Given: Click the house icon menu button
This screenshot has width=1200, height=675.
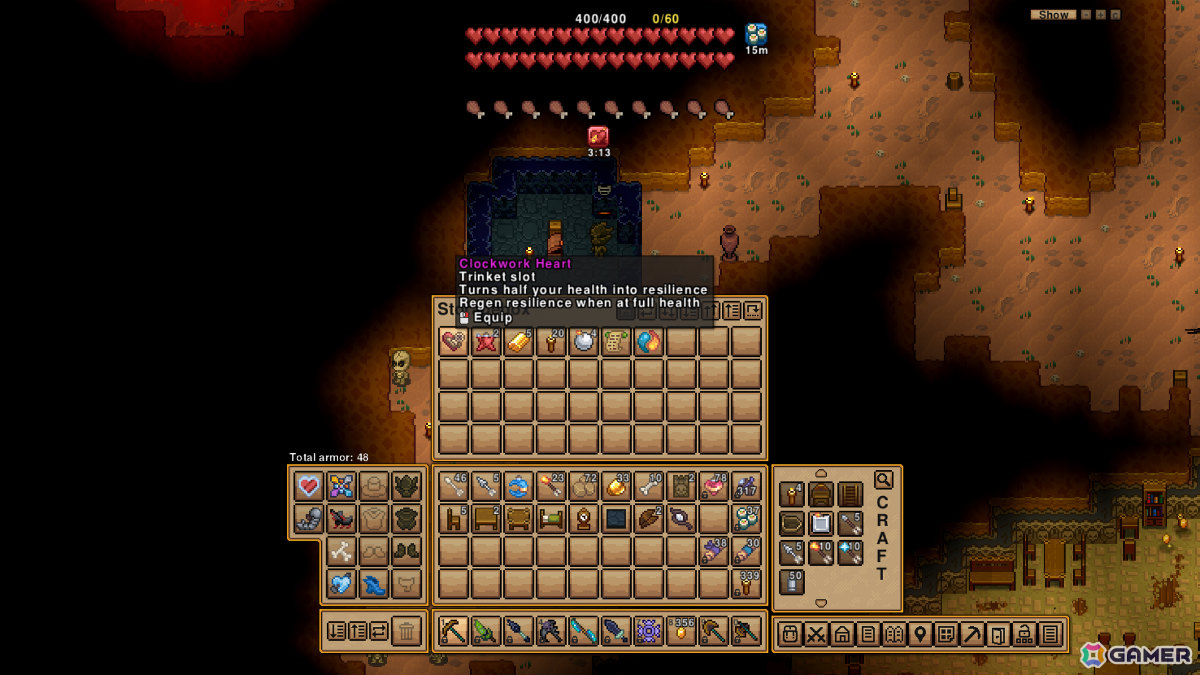Looking at the screenshot, I should coord(842,633).
